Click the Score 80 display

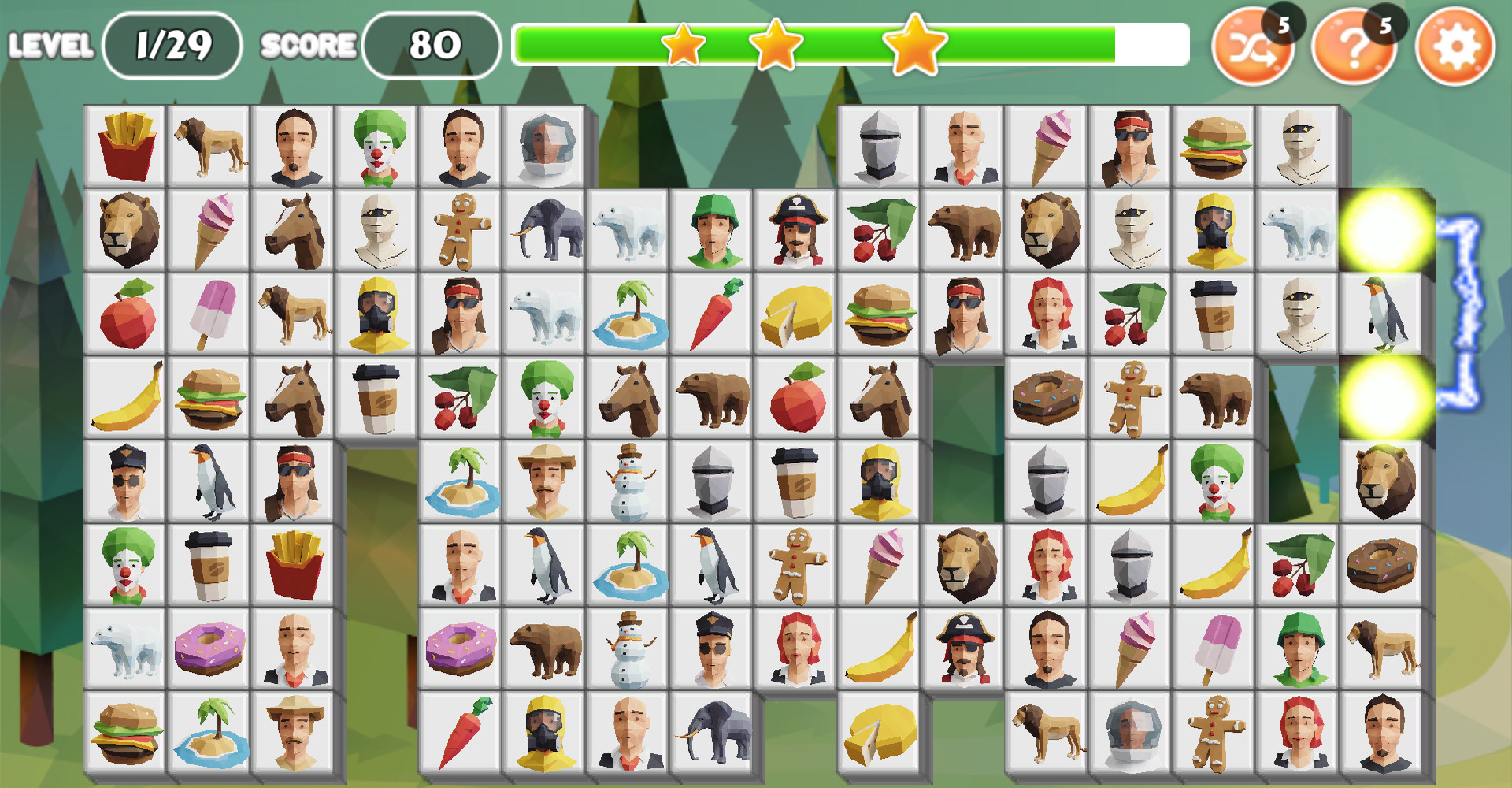[x=432, y=44]
